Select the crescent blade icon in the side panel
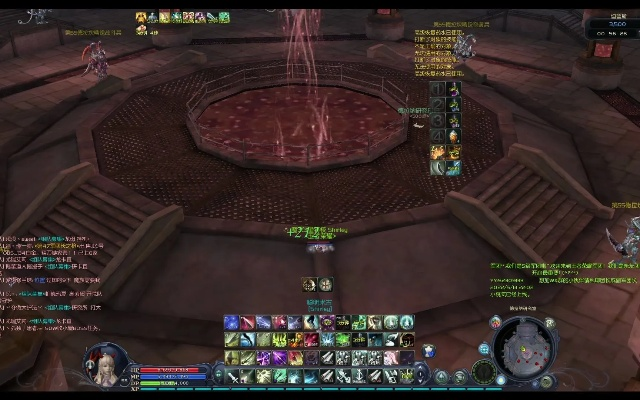Image resolution: width=640 pixels, height=400 pixels. 438,167
